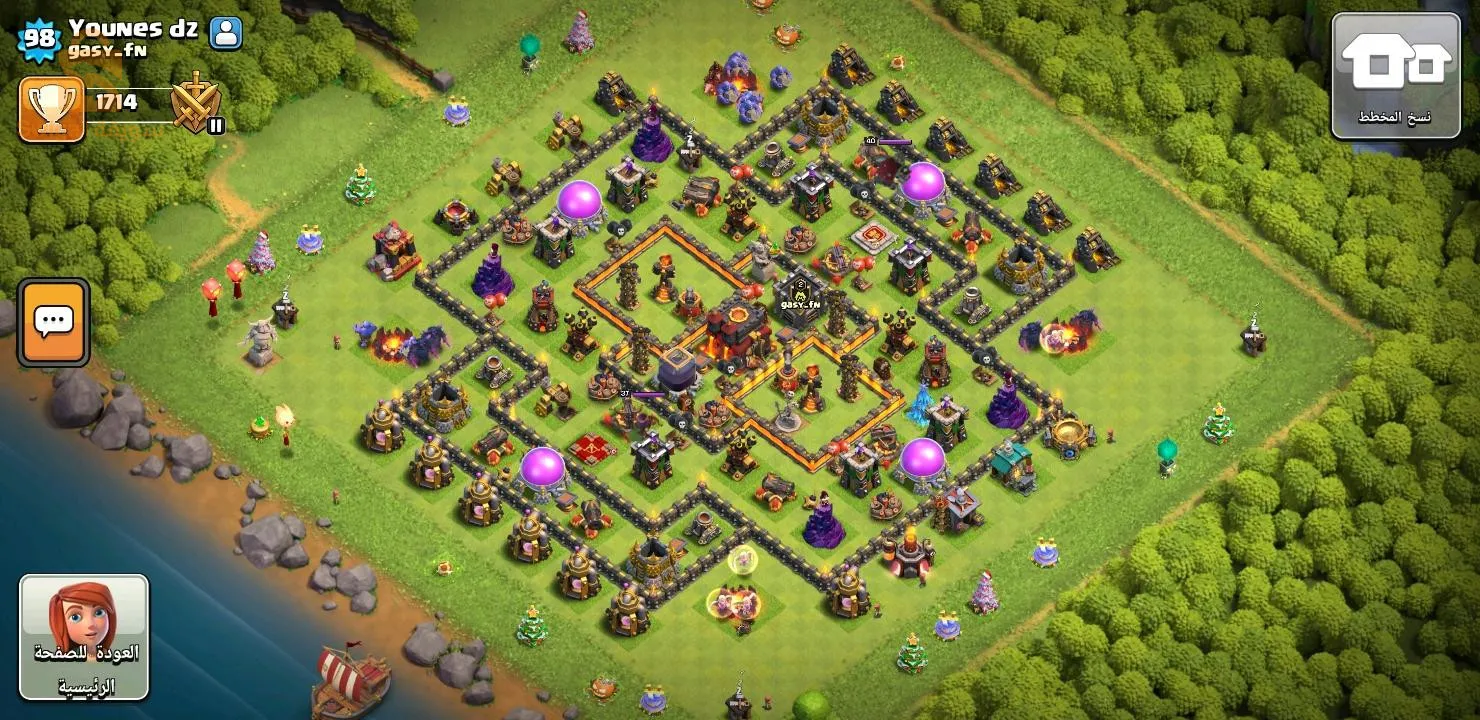The width and height of the screenshot is (1480, 720).
Task: Tap the trophy count icon
Action: [x=51, y=109]
